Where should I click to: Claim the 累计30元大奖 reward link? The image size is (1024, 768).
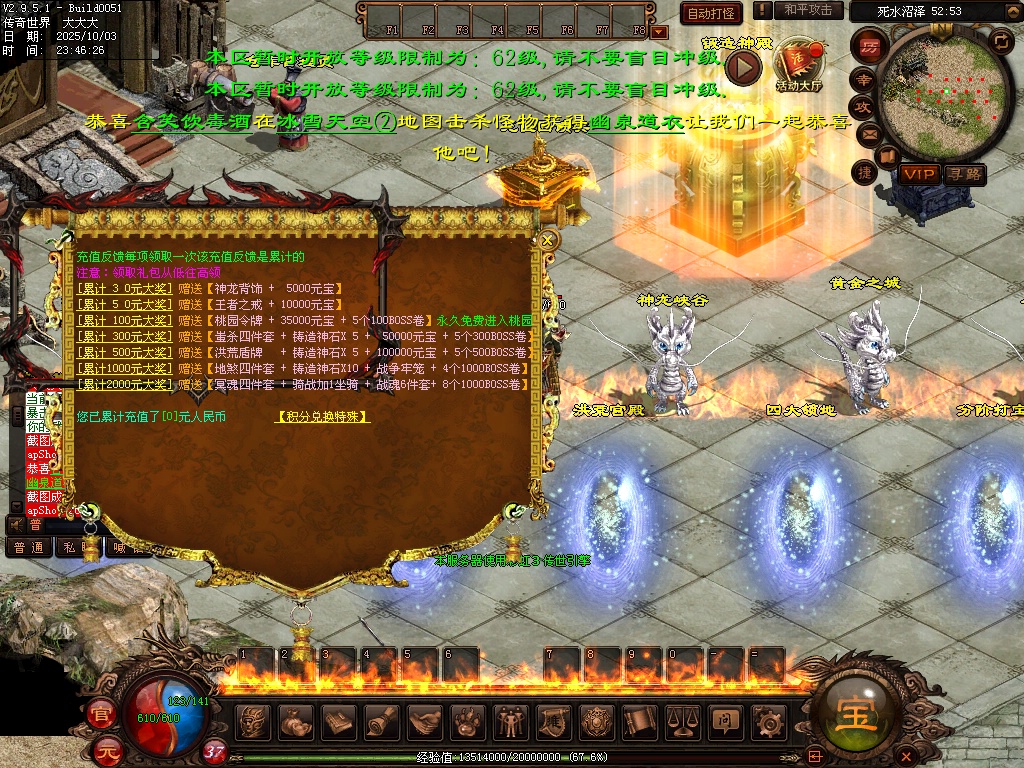(124, 289)
